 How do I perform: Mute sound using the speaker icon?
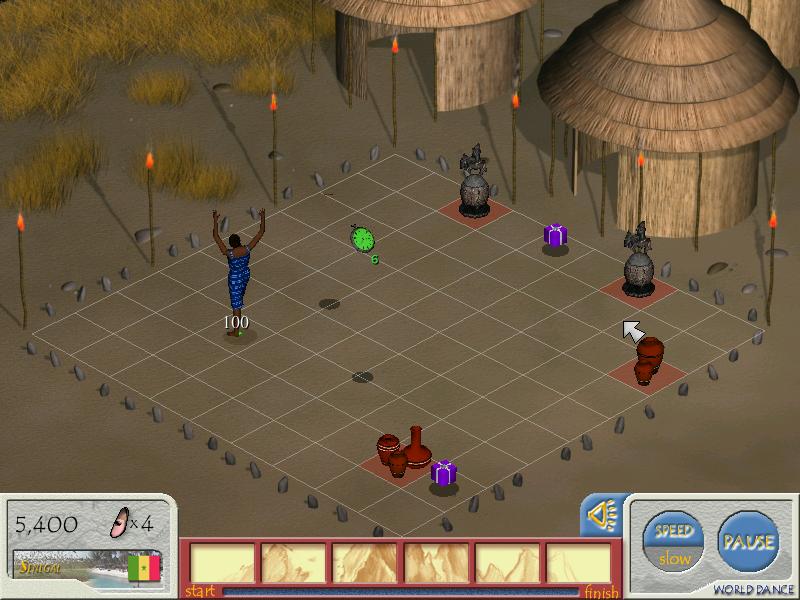pyautogui.click(x=603, y=516)
